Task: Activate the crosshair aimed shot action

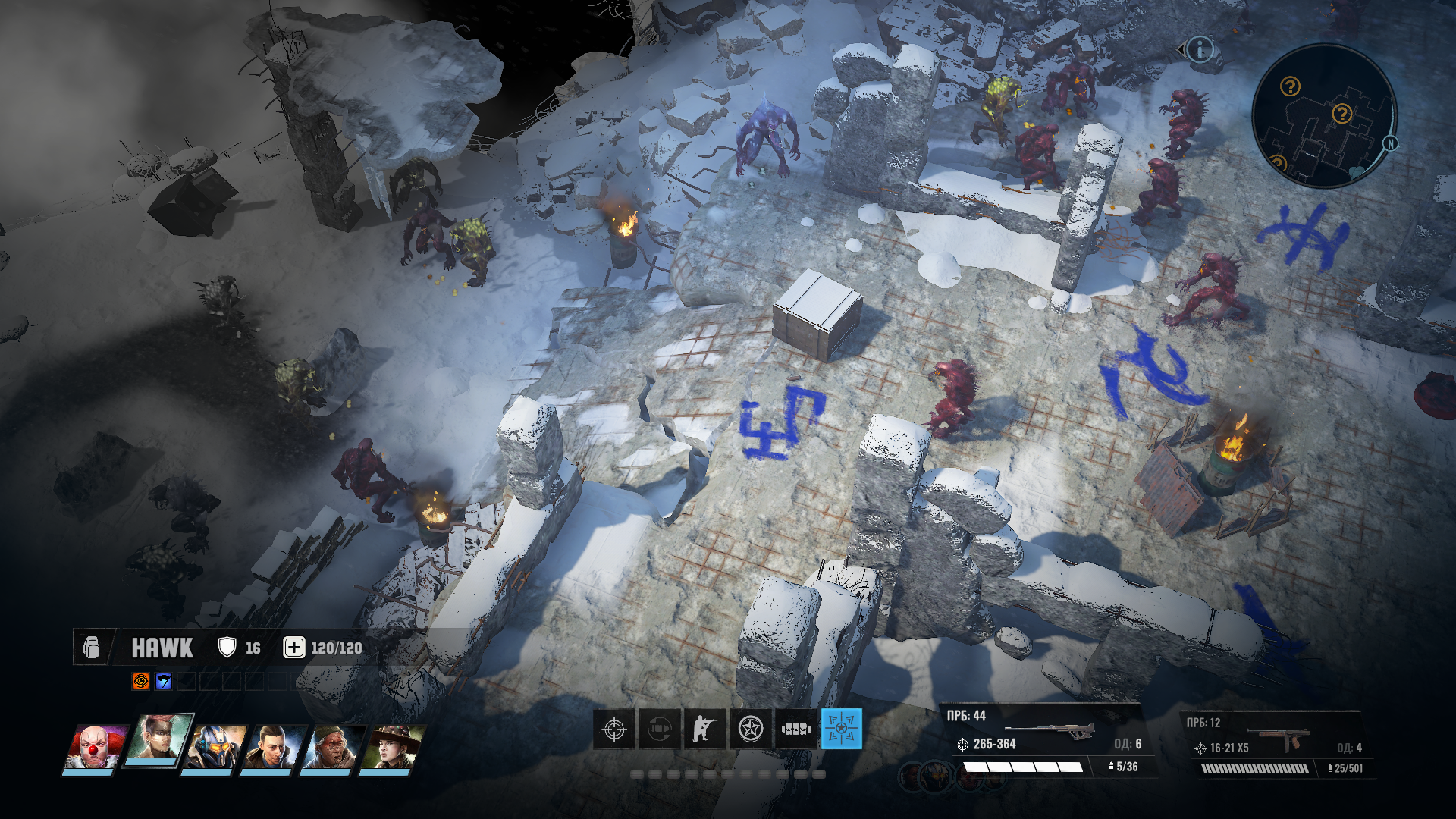Action: pos(613,730)
